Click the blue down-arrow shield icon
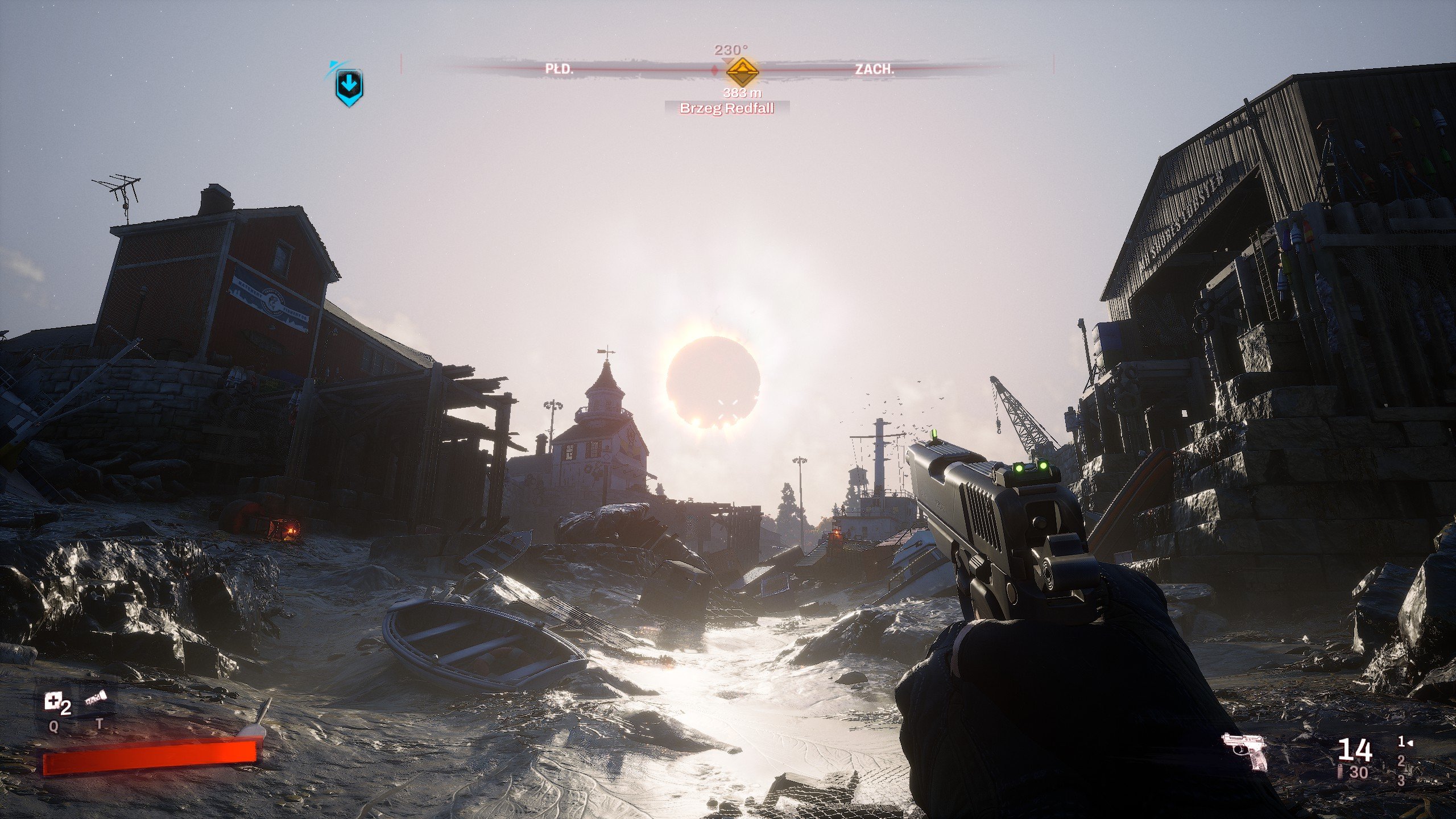This screenshot has width=1456, height=819. [x=349, y=87]
